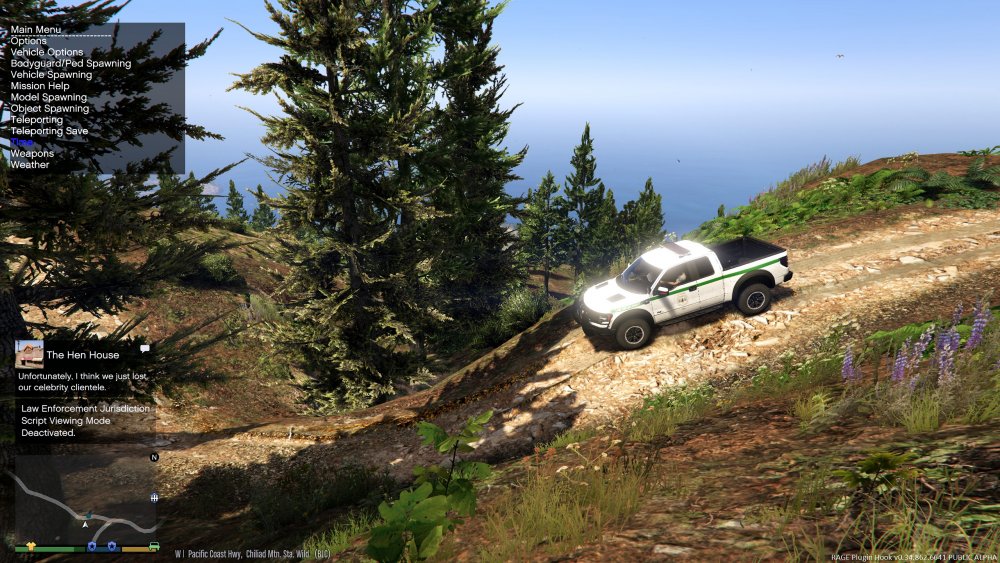Select Model Spawning

49,97
